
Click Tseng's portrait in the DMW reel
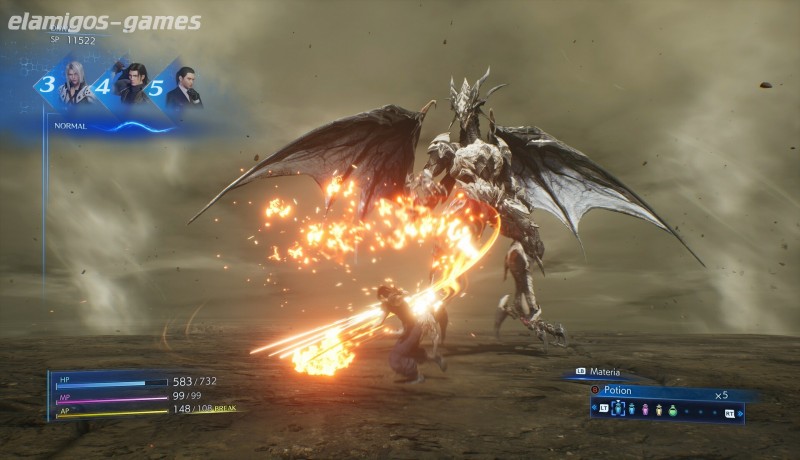[184, 87]
